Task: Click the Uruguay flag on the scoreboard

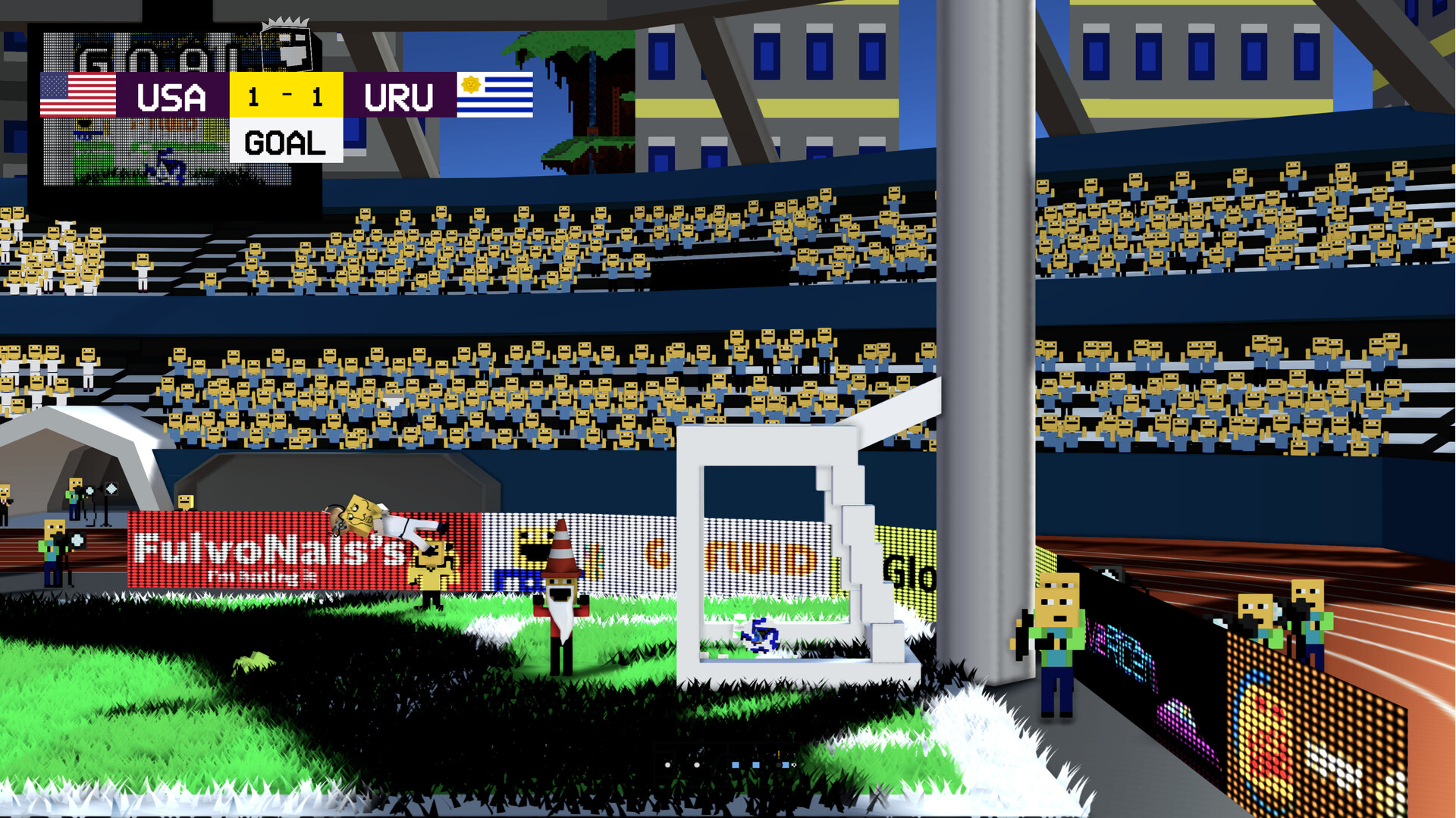Action: [494, 95]
